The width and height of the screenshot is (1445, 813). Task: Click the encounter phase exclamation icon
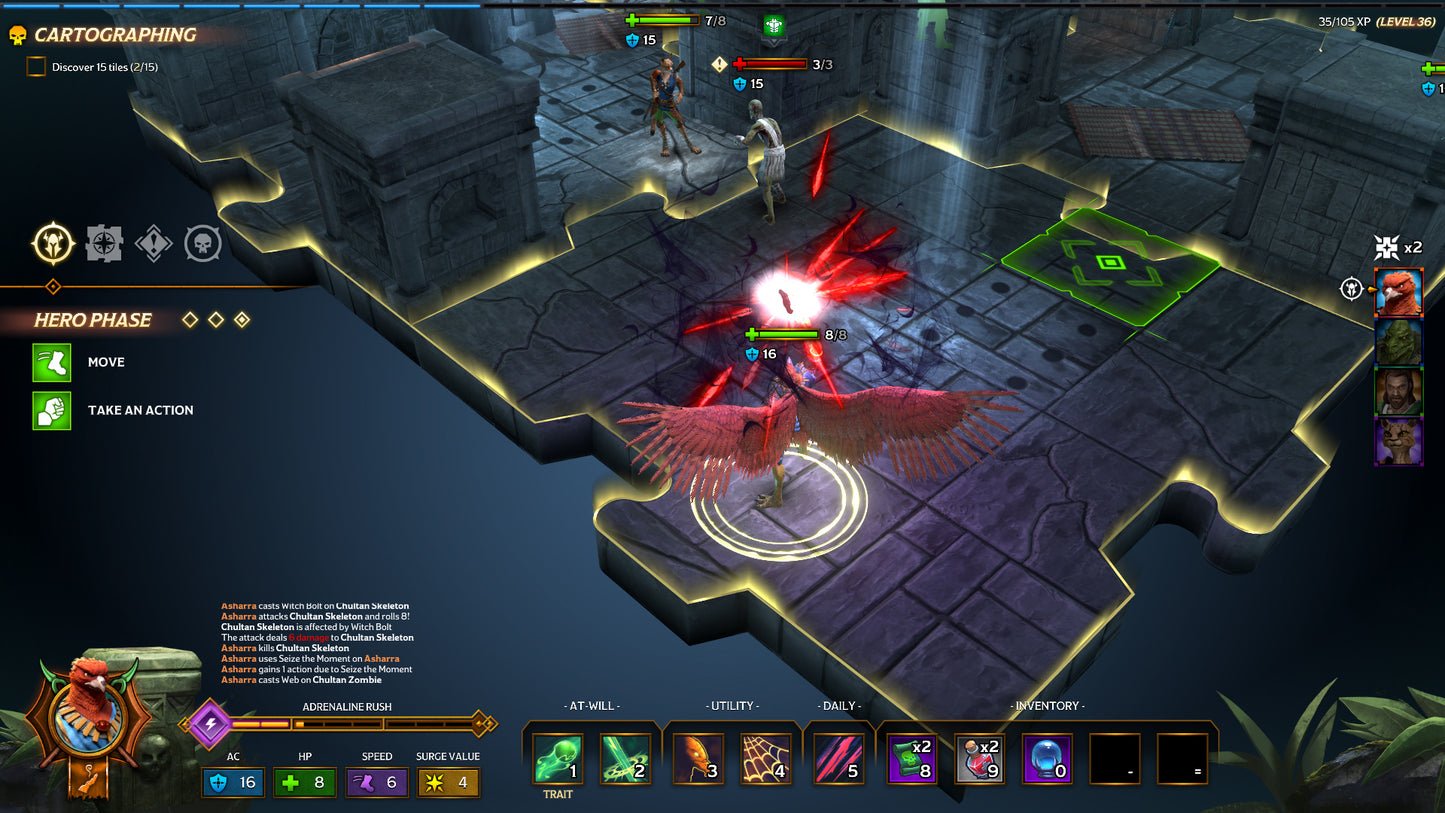(153, 243)
